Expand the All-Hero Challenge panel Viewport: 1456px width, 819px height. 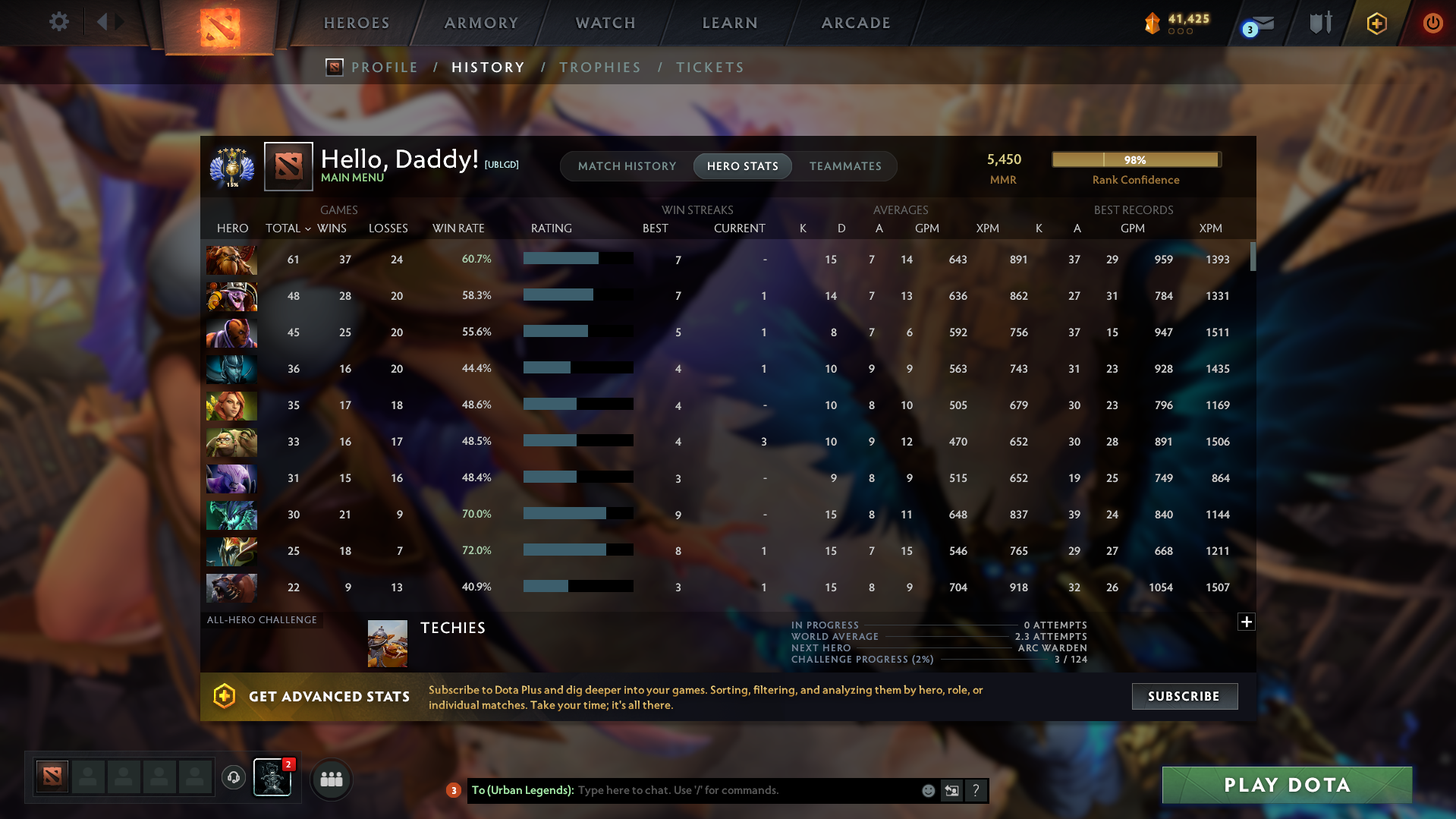click(x=1246, y=622)
